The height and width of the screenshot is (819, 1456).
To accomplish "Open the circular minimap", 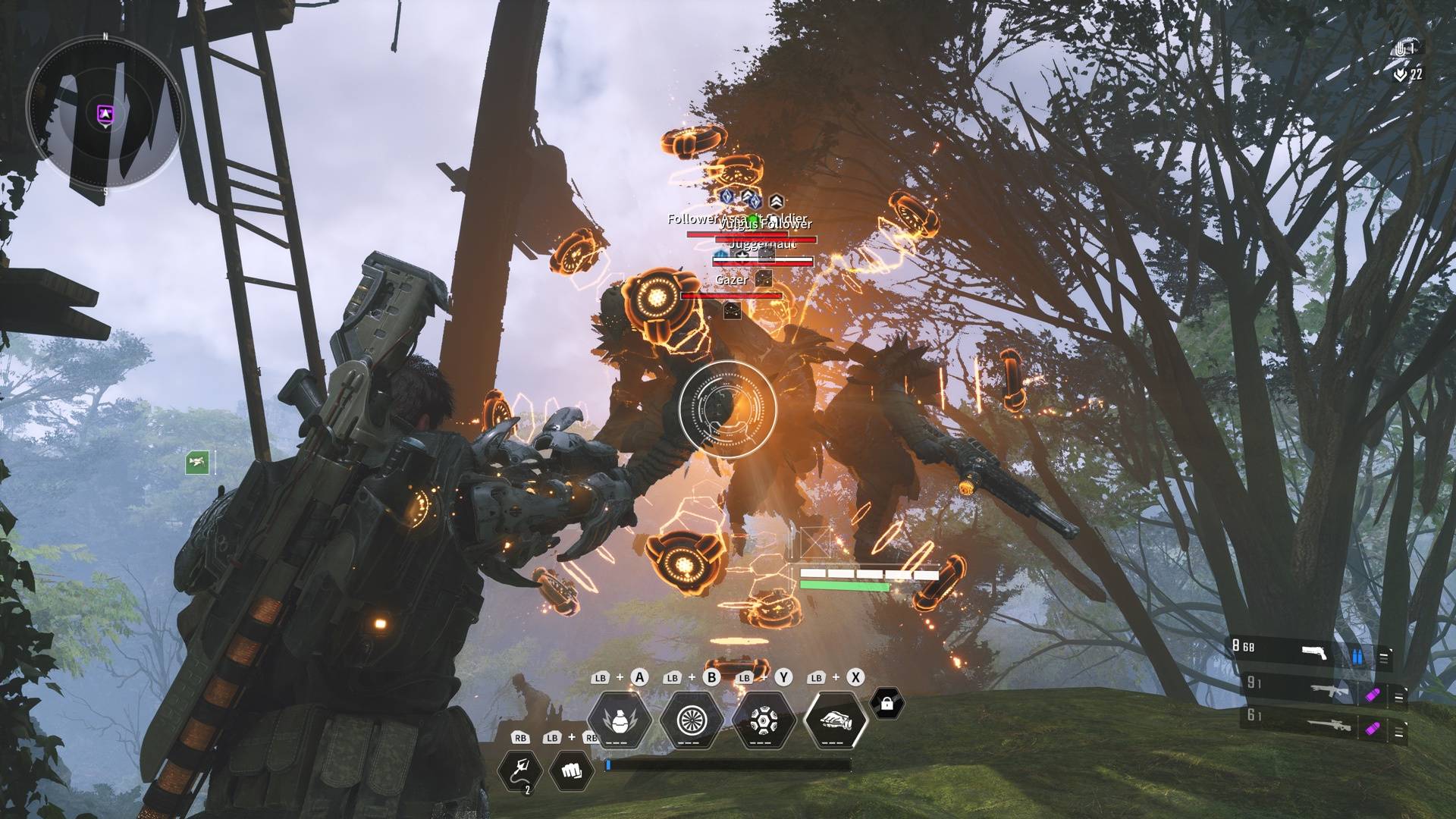I will [x=105, y=114].
